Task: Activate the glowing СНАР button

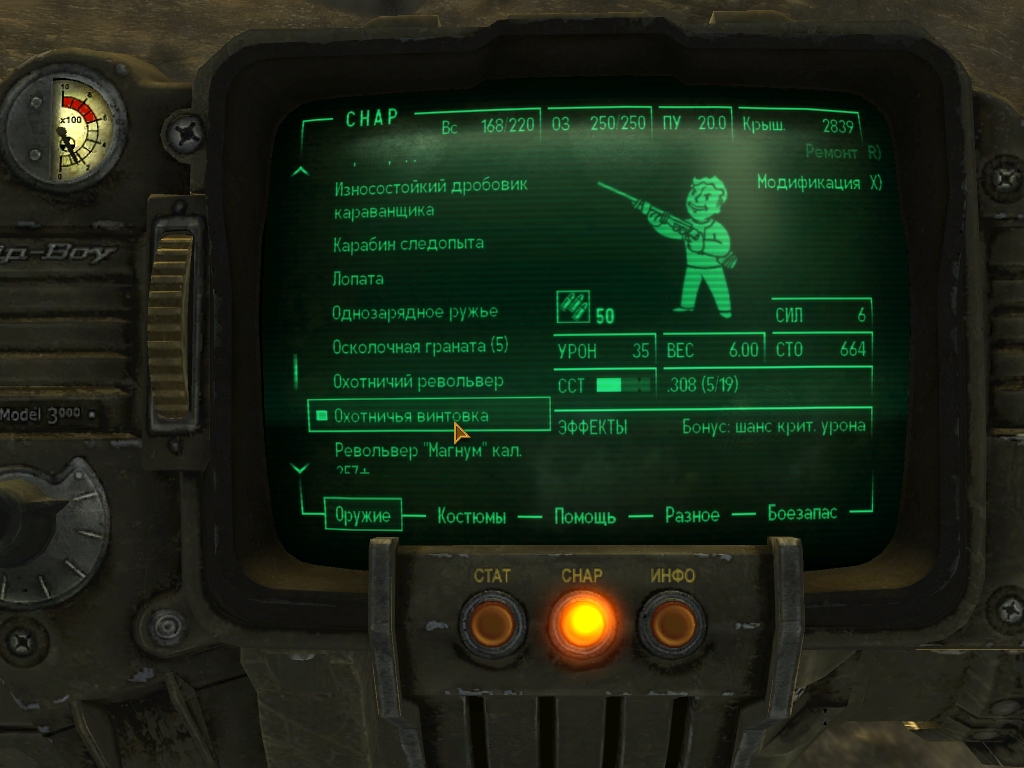Action: [x=583, y=622]
